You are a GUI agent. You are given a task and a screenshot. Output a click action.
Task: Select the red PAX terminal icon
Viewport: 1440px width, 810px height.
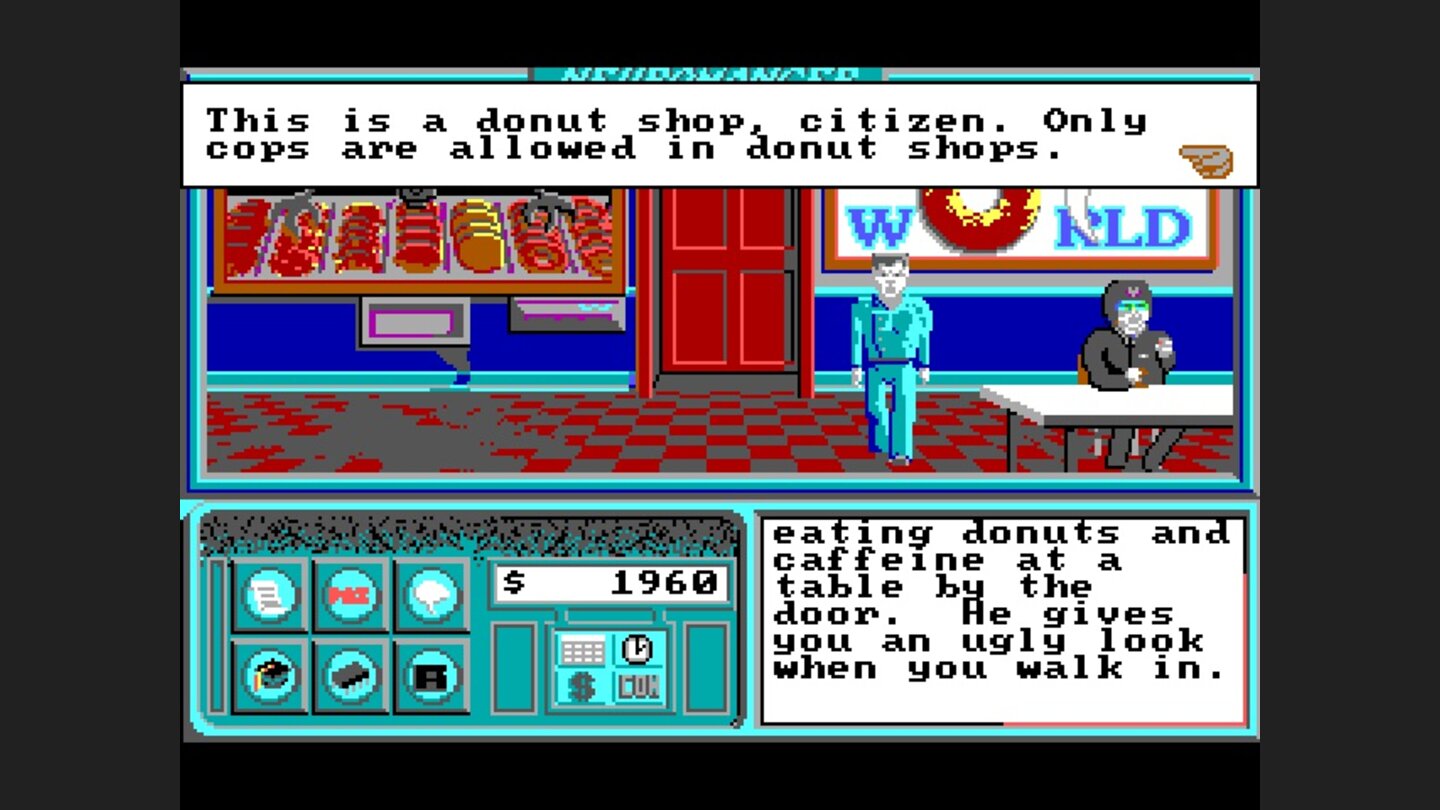click(x=352, y=592)
